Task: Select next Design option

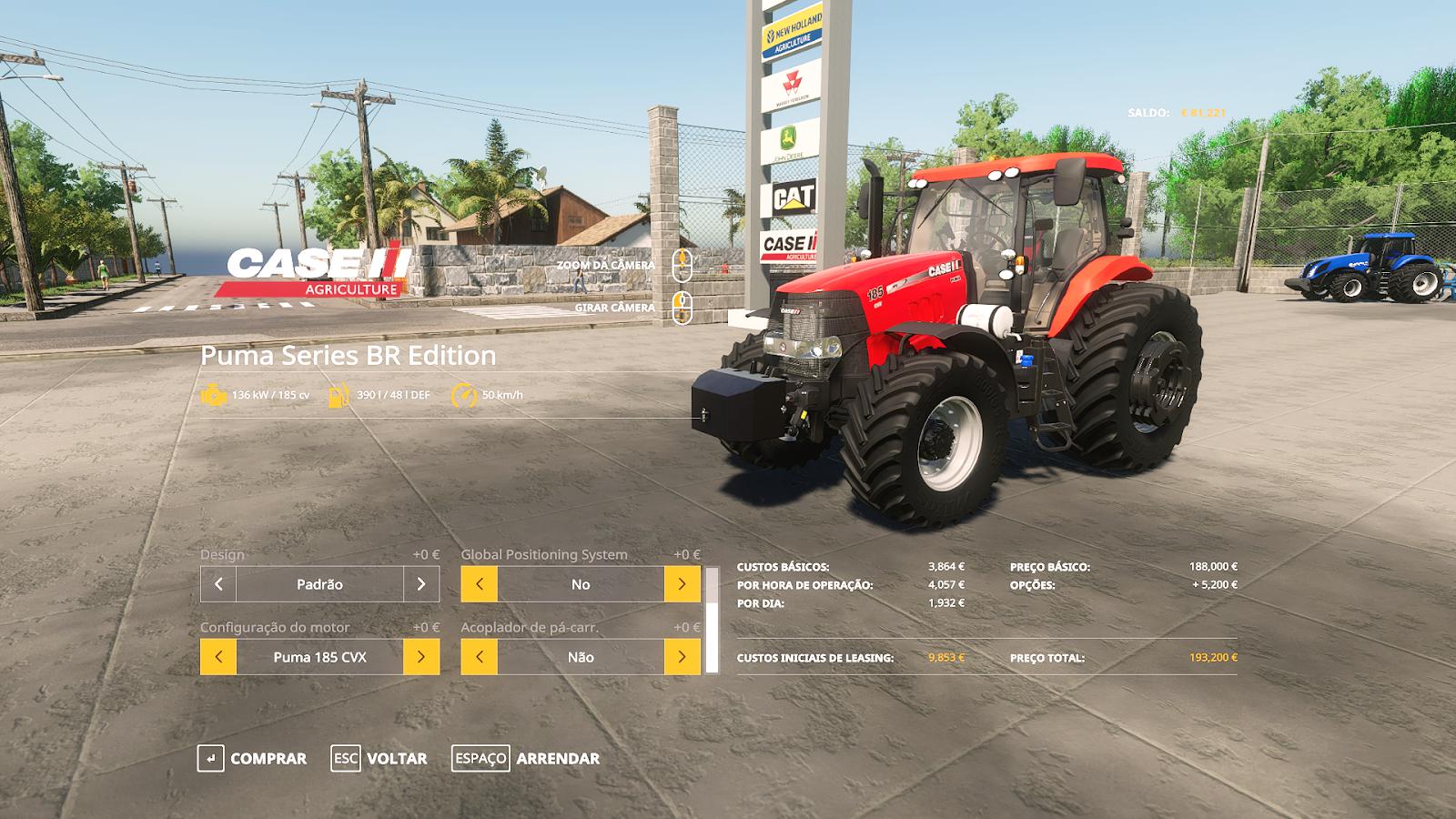Action: tap(421, 584)
